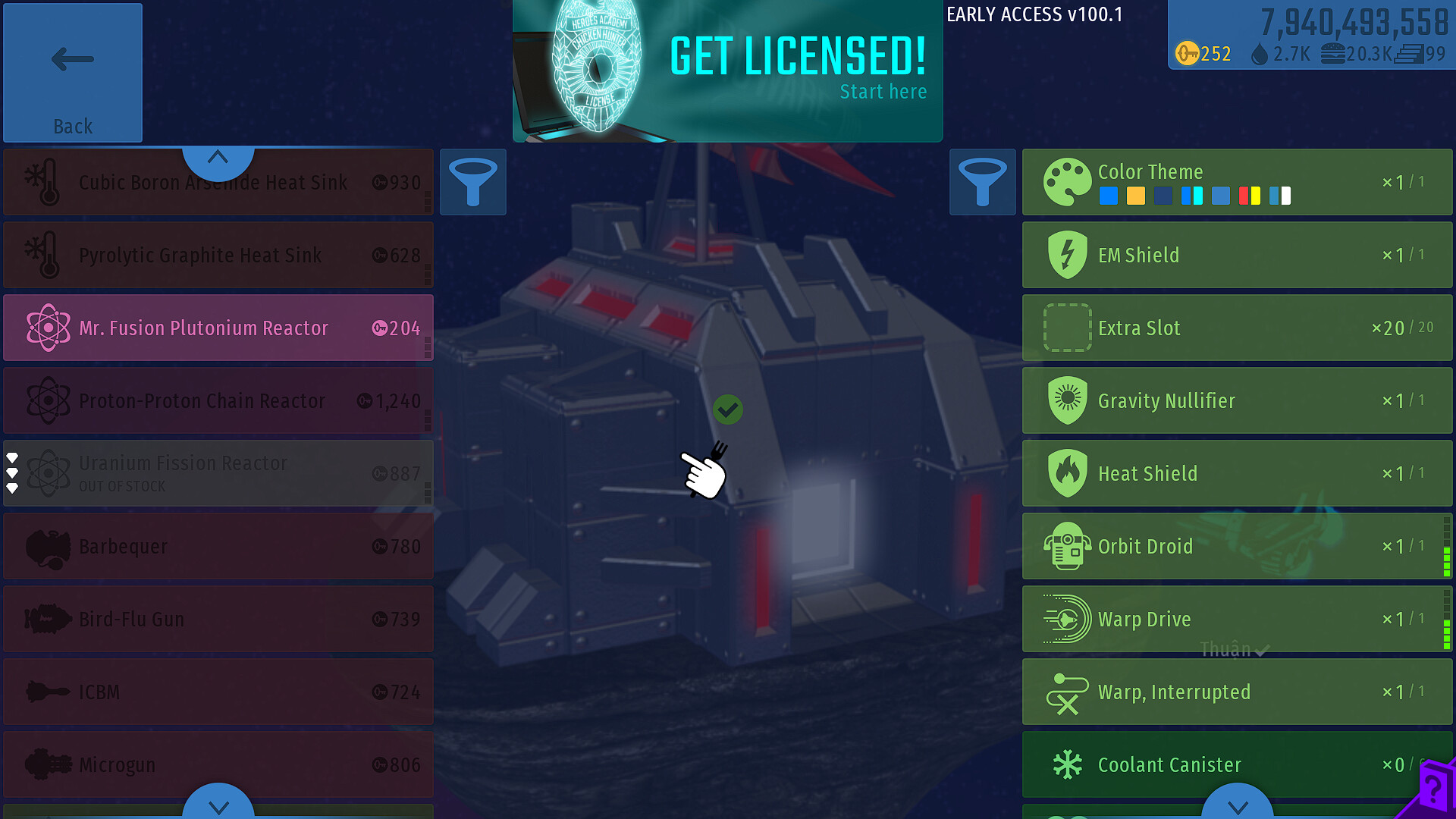Select the Bird-Flu Gun listing
This screenshot has height=819, width=1456.
[218, 619]
